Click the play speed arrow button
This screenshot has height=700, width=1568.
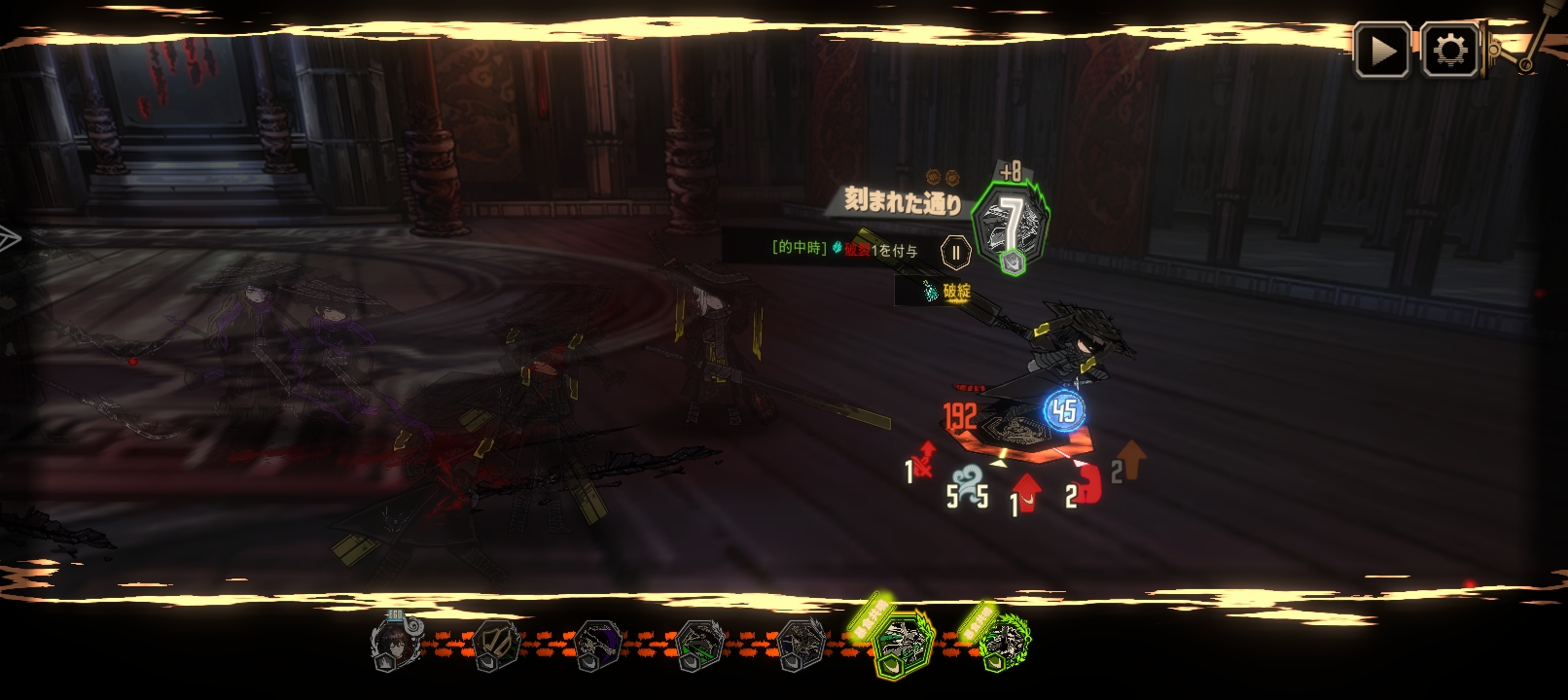tap(1382, 51)
